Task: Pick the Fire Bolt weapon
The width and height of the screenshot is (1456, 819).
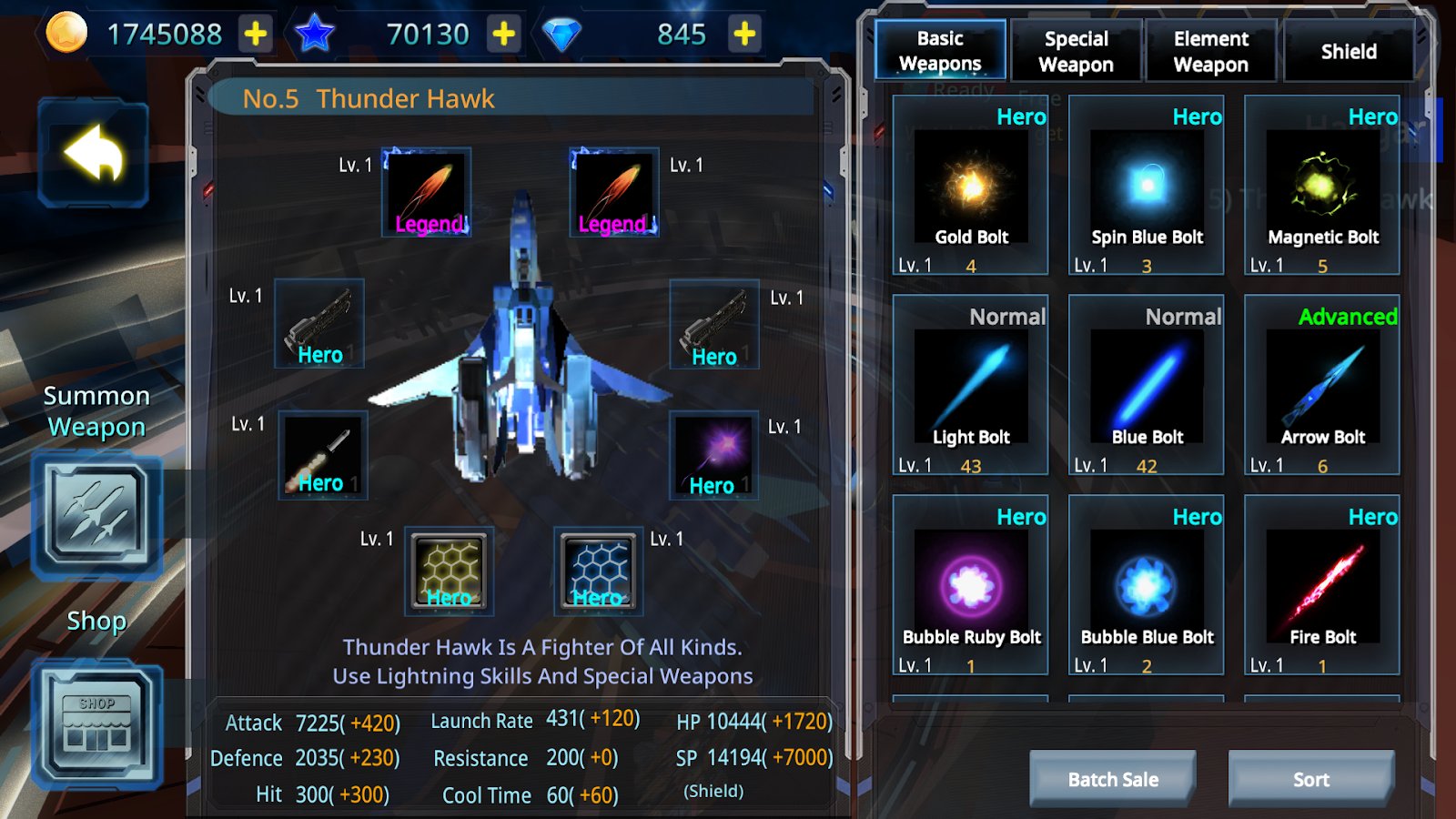Action: point(1322,587)
